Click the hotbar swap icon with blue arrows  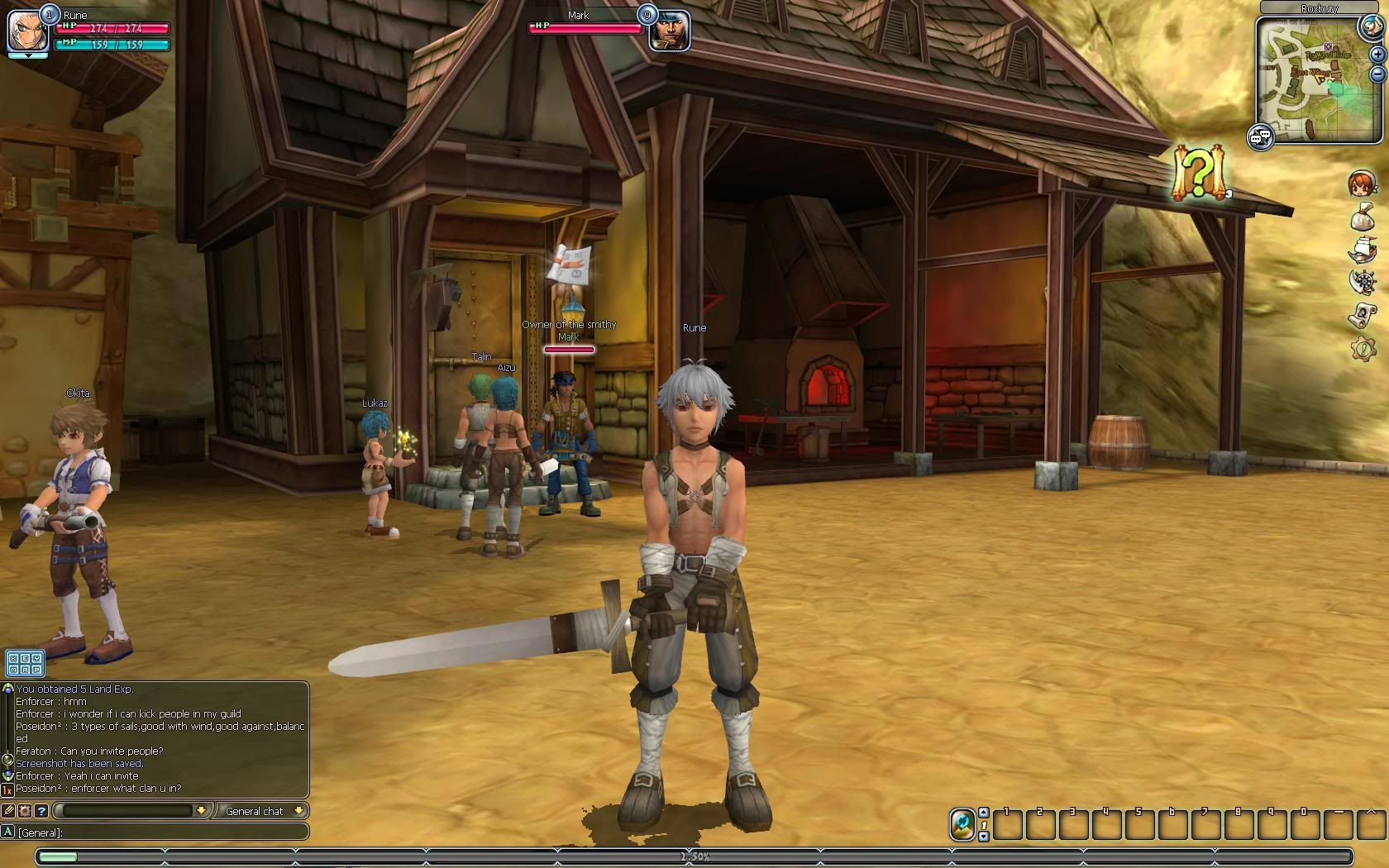(962, 824)
